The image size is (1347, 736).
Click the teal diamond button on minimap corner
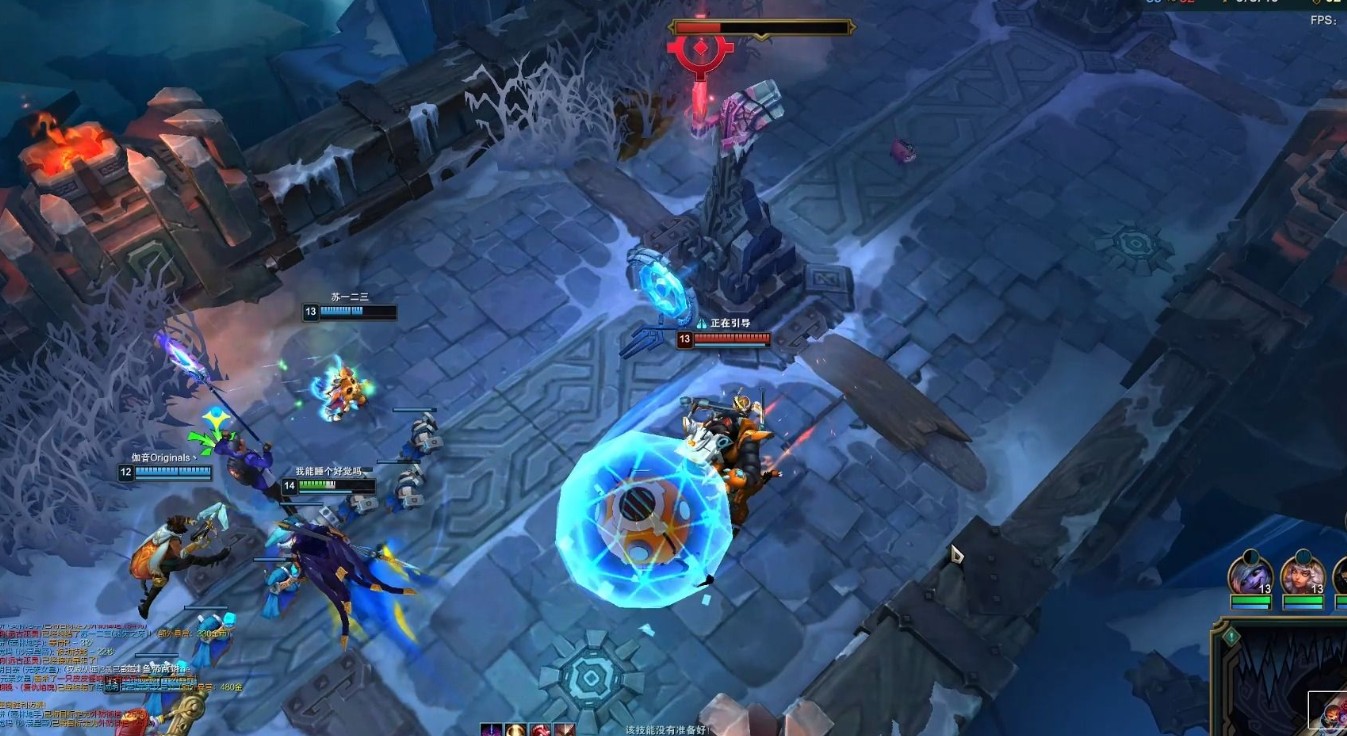(1233, 635)
